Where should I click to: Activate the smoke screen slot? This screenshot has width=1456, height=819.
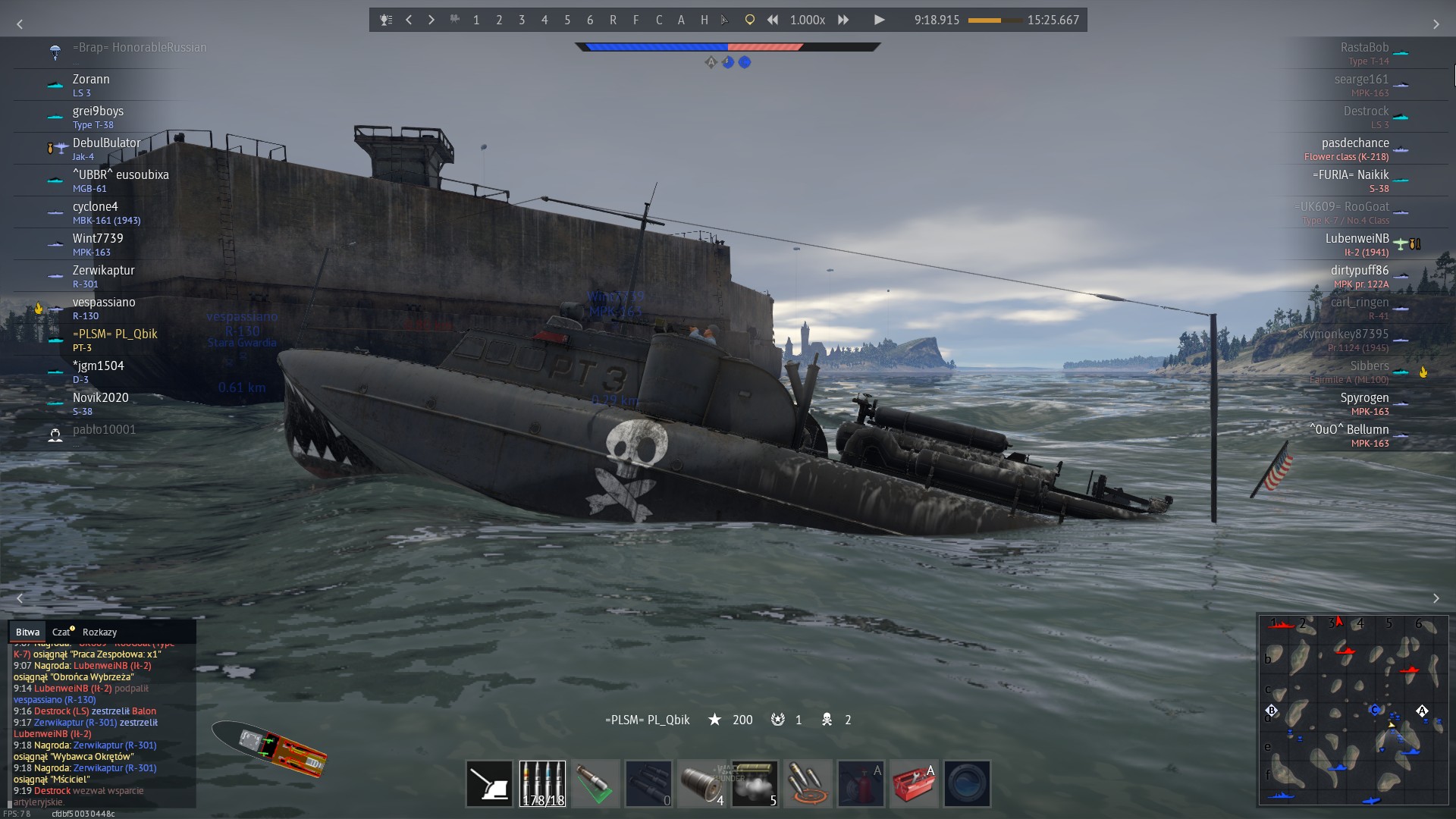click(x=755, y=783)
